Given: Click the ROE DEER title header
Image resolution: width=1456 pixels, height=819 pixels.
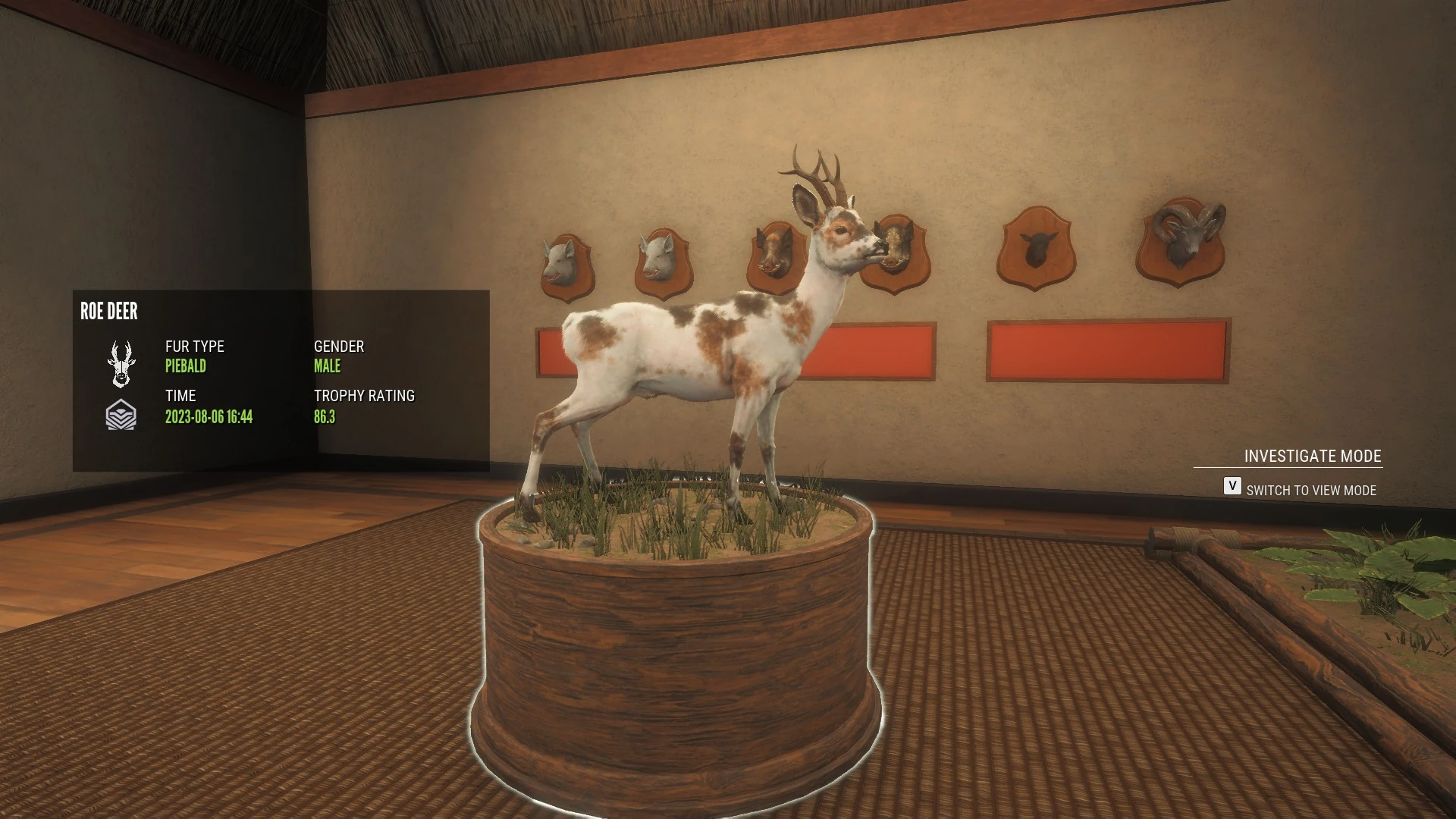Looking at the screenshot, I should pos(108,312).
